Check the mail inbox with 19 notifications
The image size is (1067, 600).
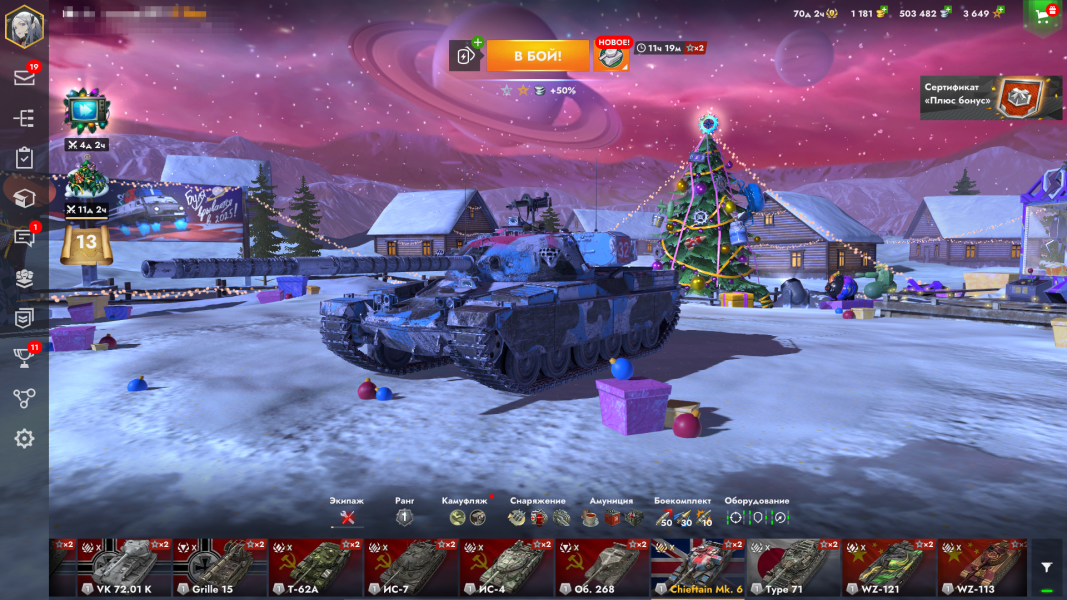[24, 78]
